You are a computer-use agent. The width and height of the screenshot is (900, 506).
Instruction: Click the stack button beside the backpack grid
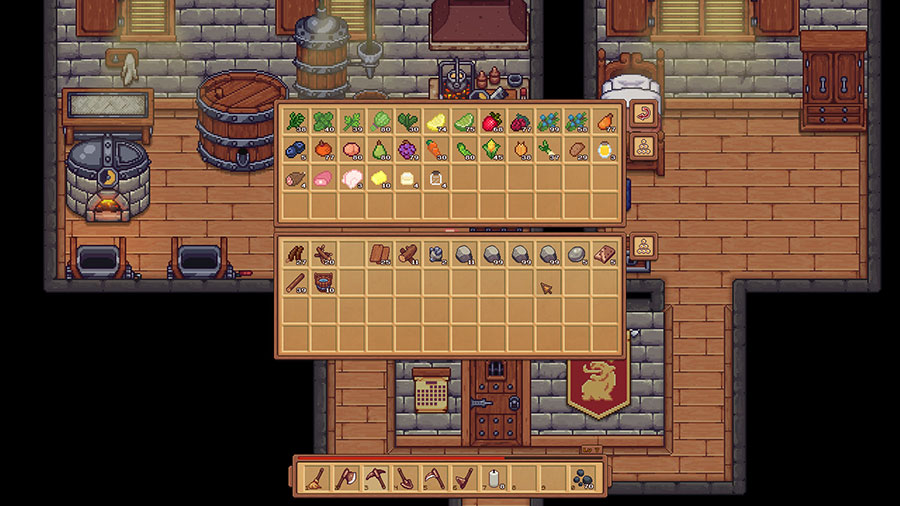click(643, 246)
